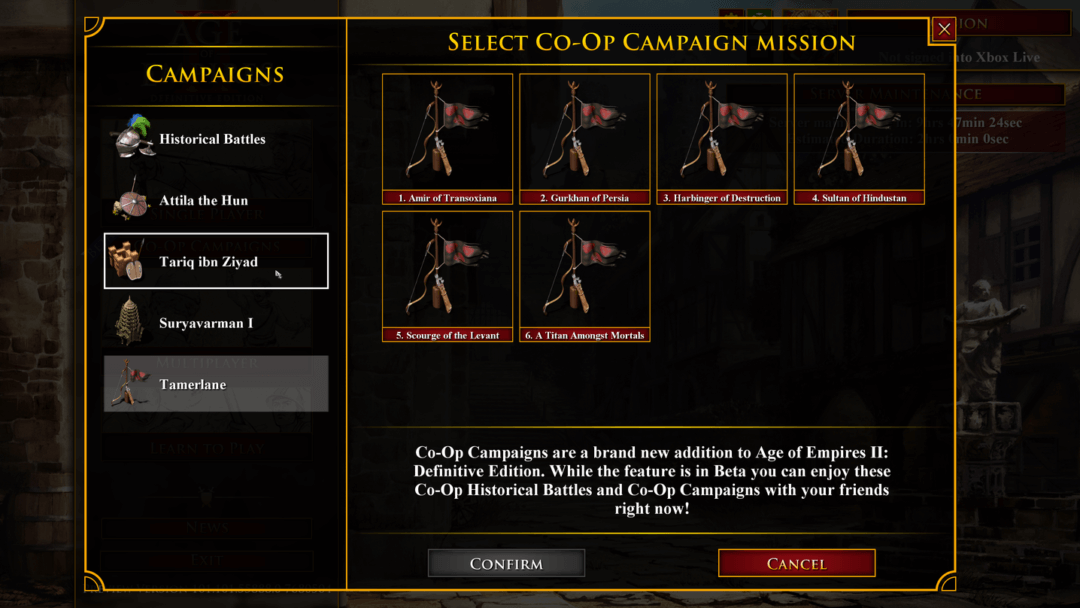Choose mission 4 Sultan of Hindustan
The height and width of the screenshot is (608, 1080).
coord(858,138)
